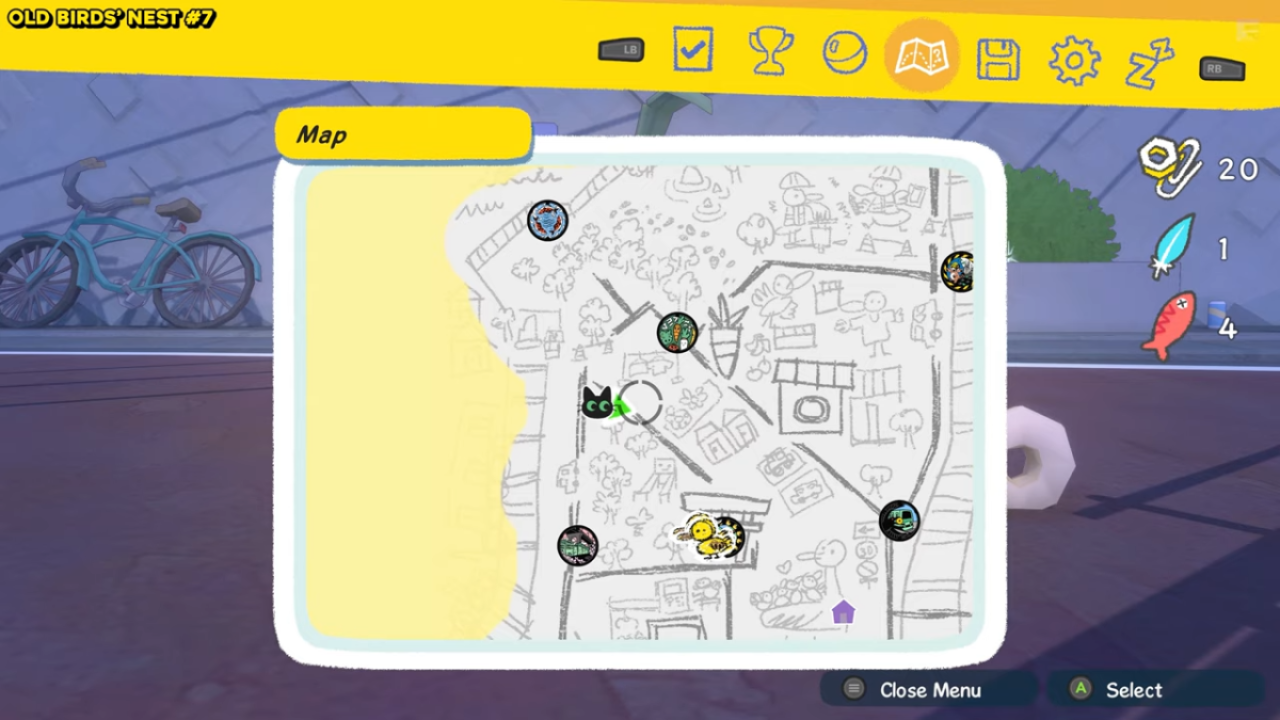Click the highlighted map icon
Viewport: 1280px width, 720px height.
point(921,58)
